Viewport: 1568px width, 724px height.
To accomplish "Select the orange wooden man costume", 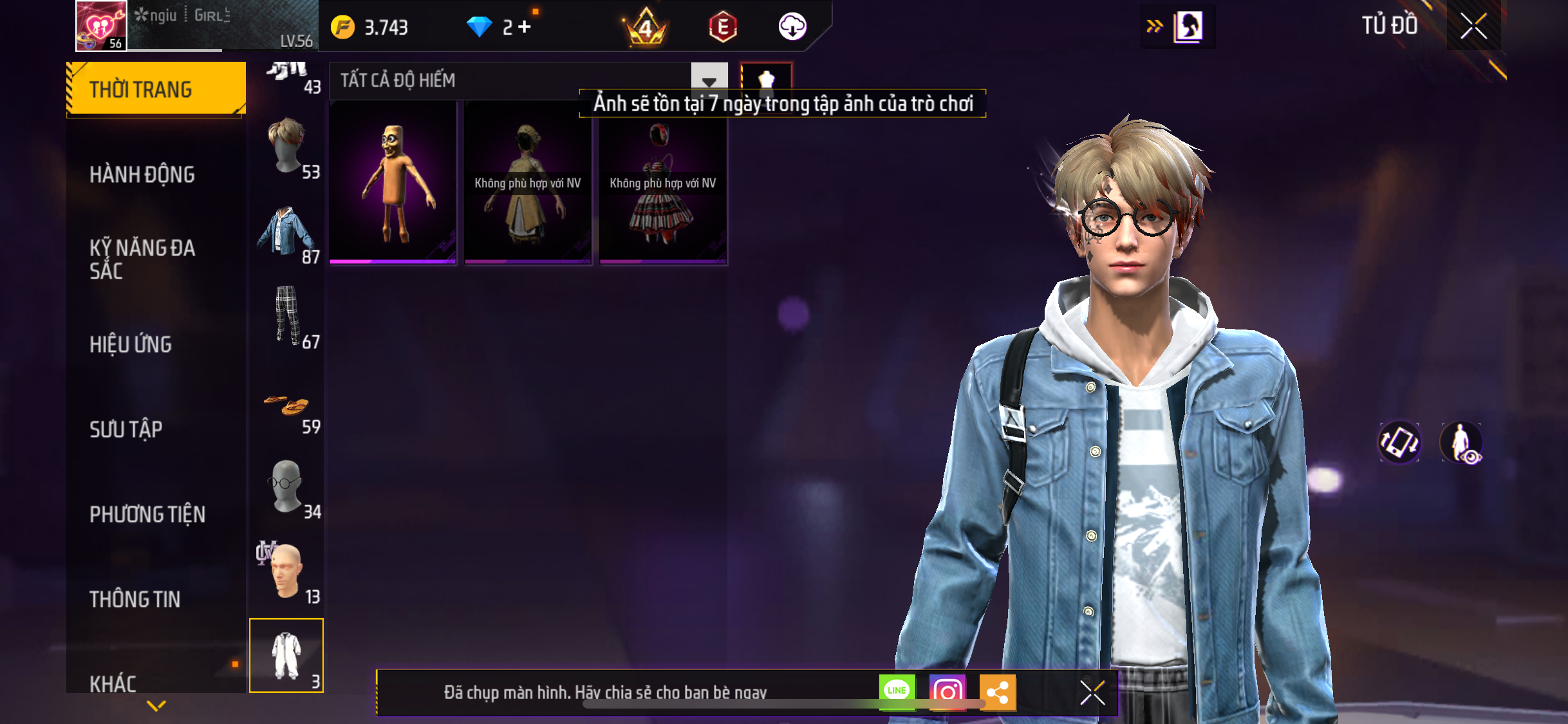I will 393,183.
